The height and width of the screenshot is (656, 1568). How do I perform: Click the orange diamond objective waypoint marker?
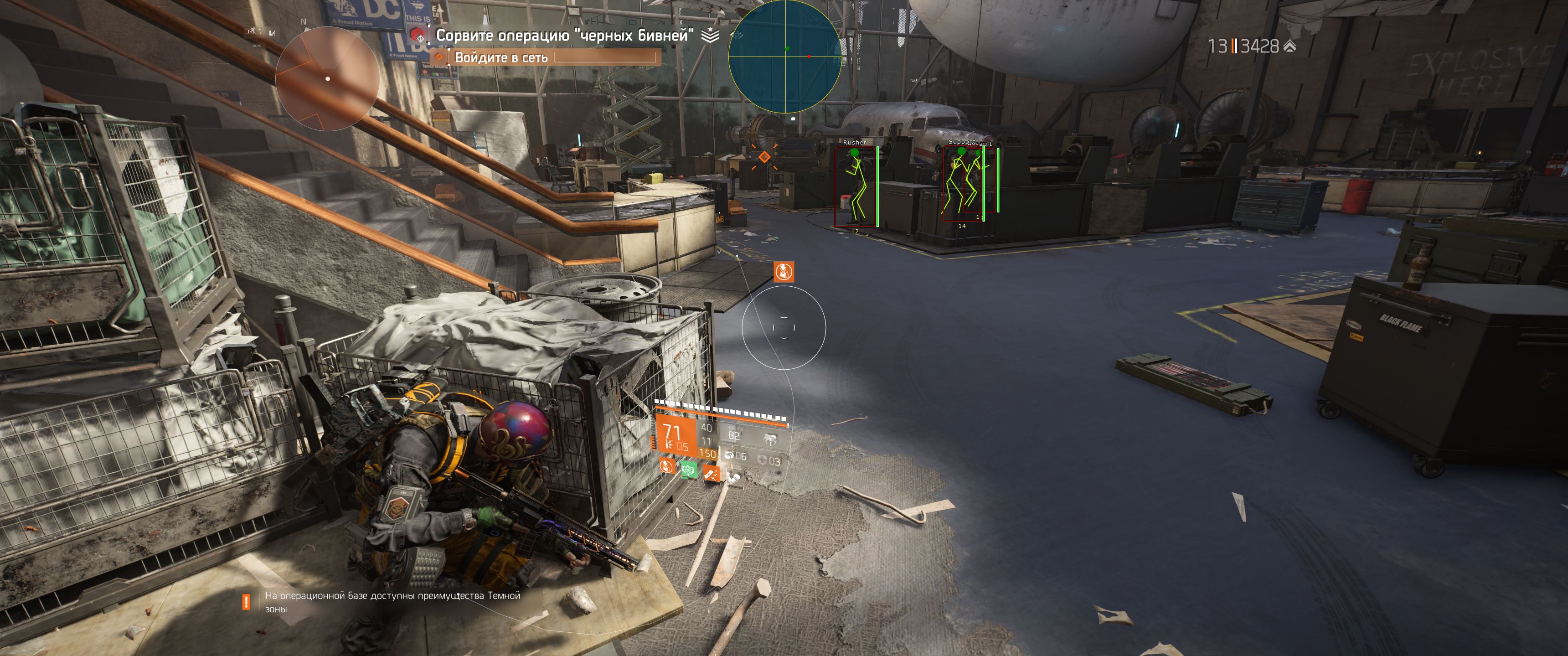764,157
